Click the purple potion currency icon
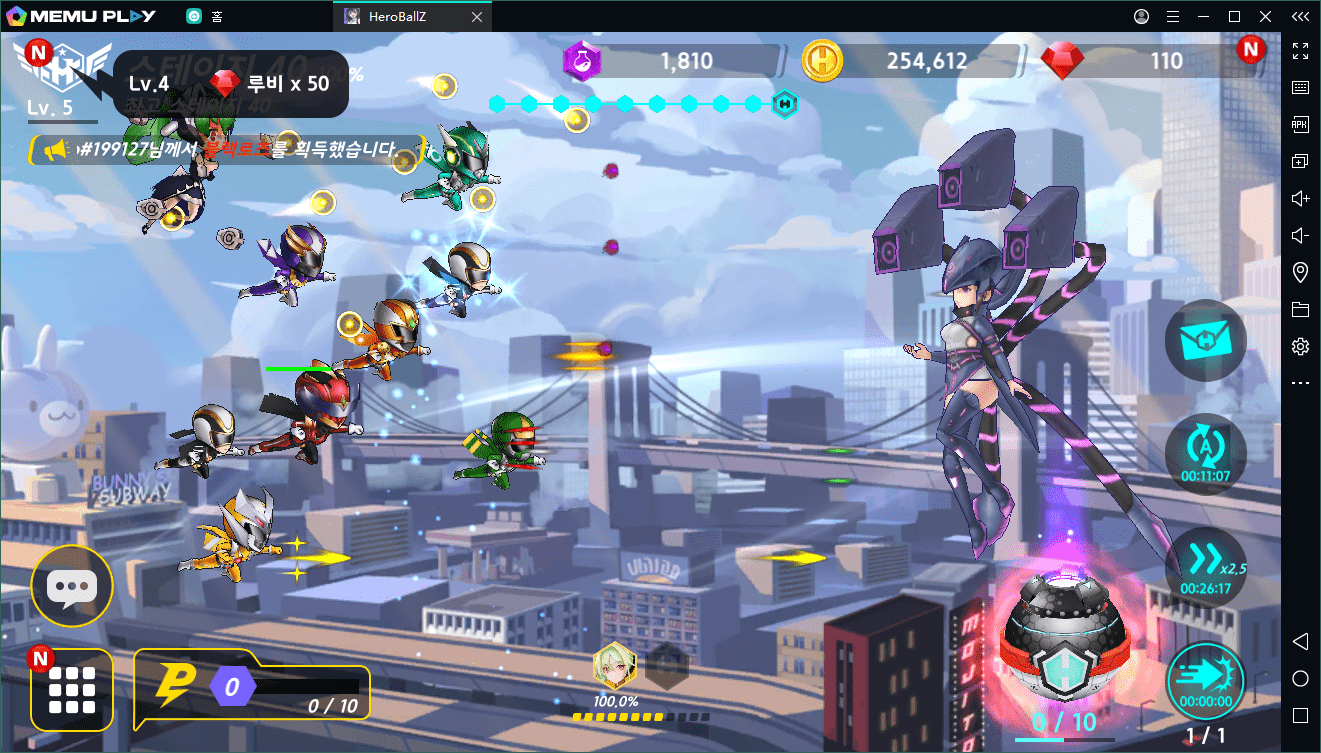Screen dimensions: 1321x753 (582, 62)
